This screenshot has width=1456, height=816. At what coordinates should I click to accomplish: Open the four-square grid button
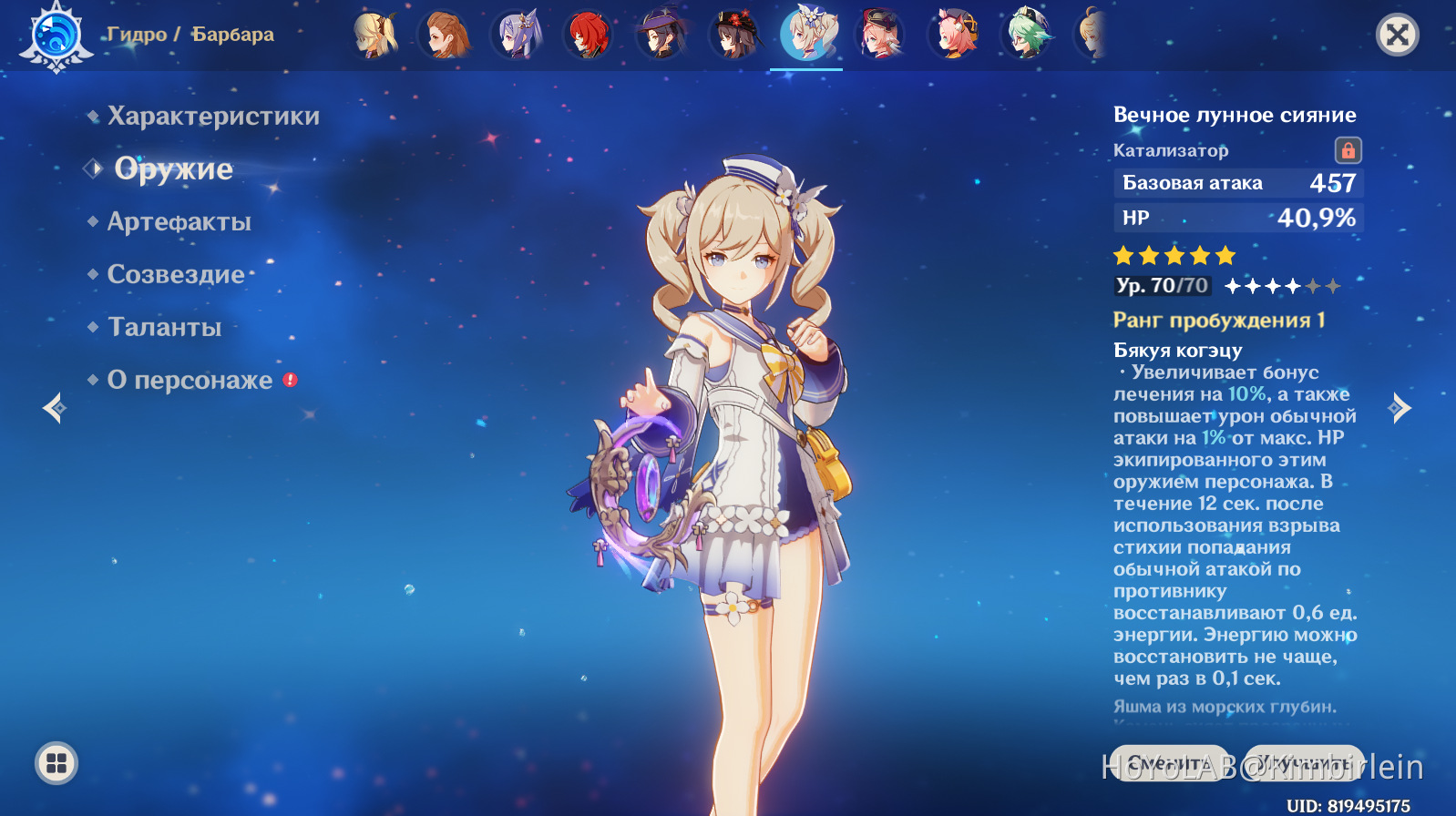(x=56, y=763)
